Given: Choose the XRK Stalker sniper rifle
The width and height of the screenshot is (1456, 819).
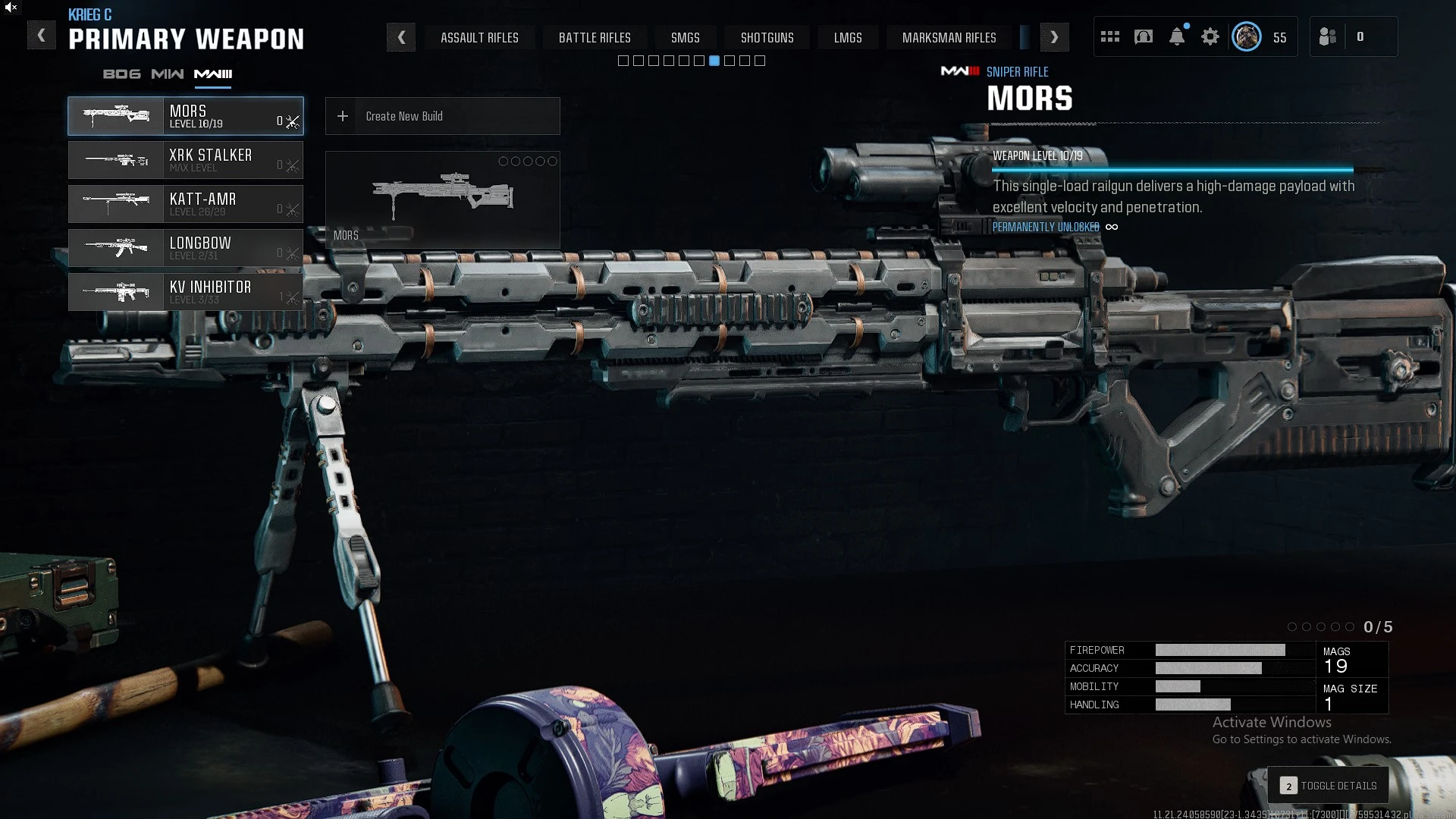Looking at the screenshot, I should [x=186, y=160].
